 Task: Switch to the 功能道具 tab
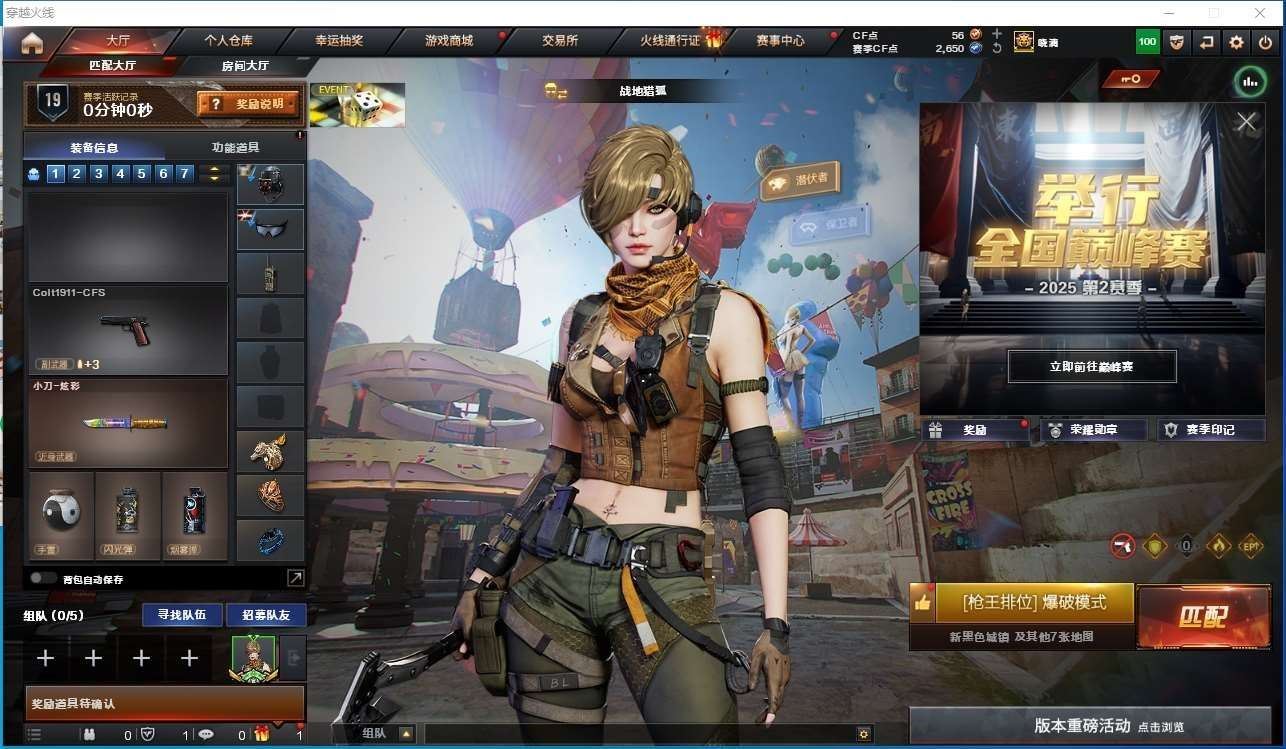(235, 147)
